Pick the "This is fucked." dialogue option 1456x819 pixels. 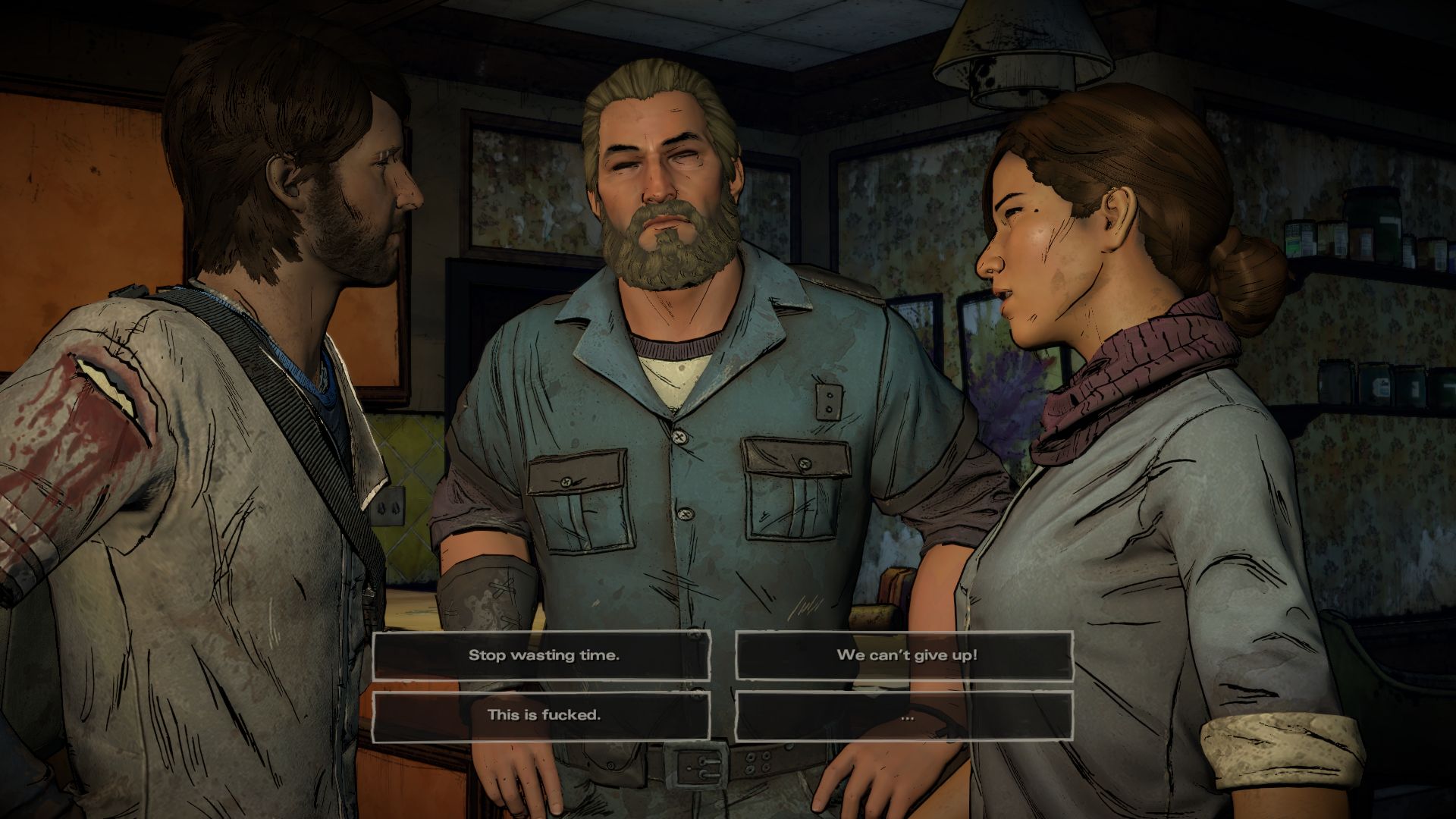tap(542, 715)
